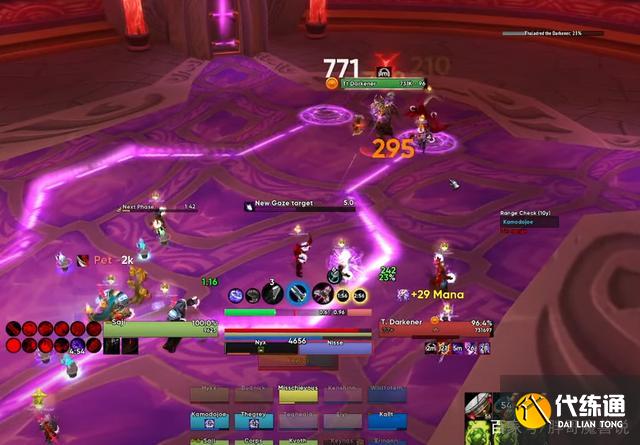Use the ability showing 2:56 cooldown

pyautogui.click(x=359, y=296)
